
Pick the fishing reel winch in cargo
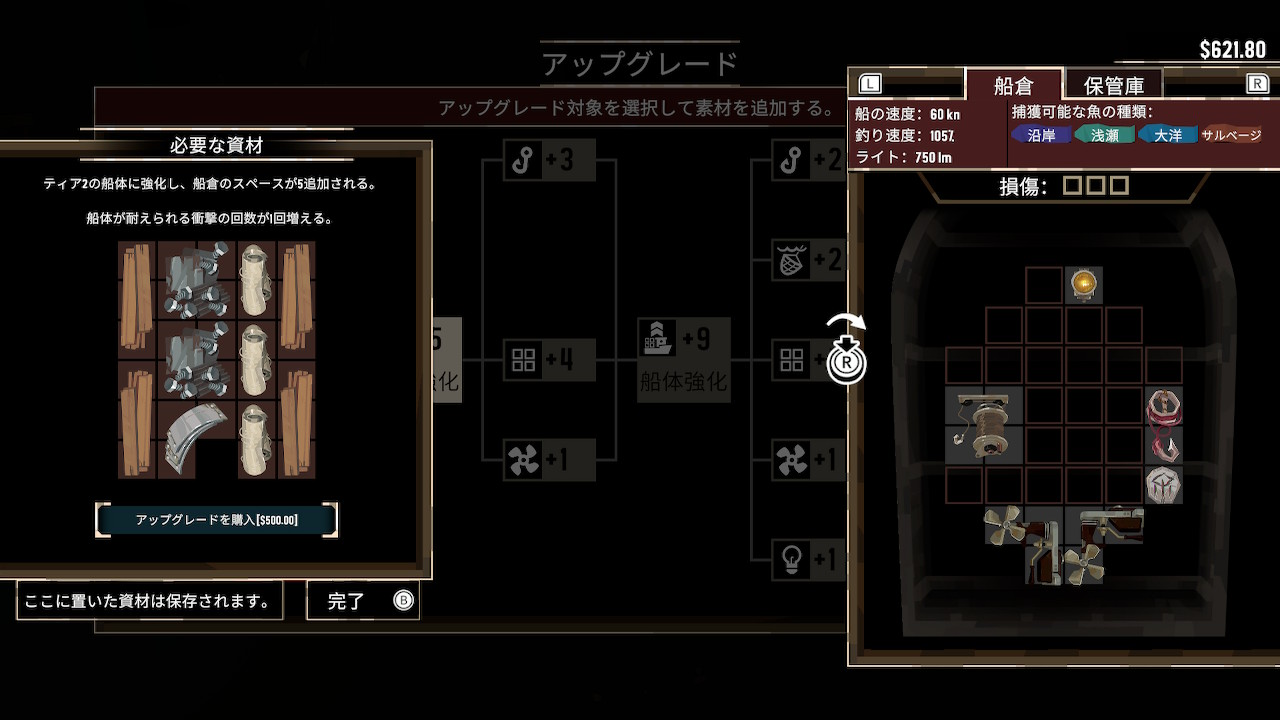point(984,425)
